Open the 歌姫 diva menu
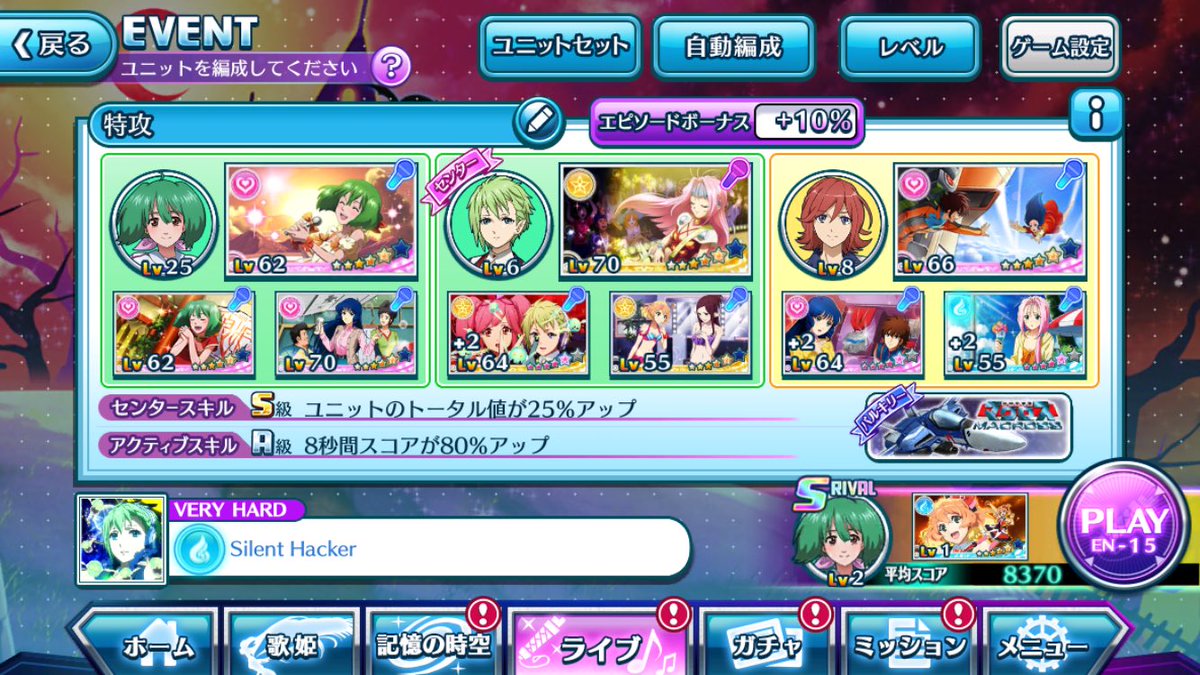 (x=292, y=646)
